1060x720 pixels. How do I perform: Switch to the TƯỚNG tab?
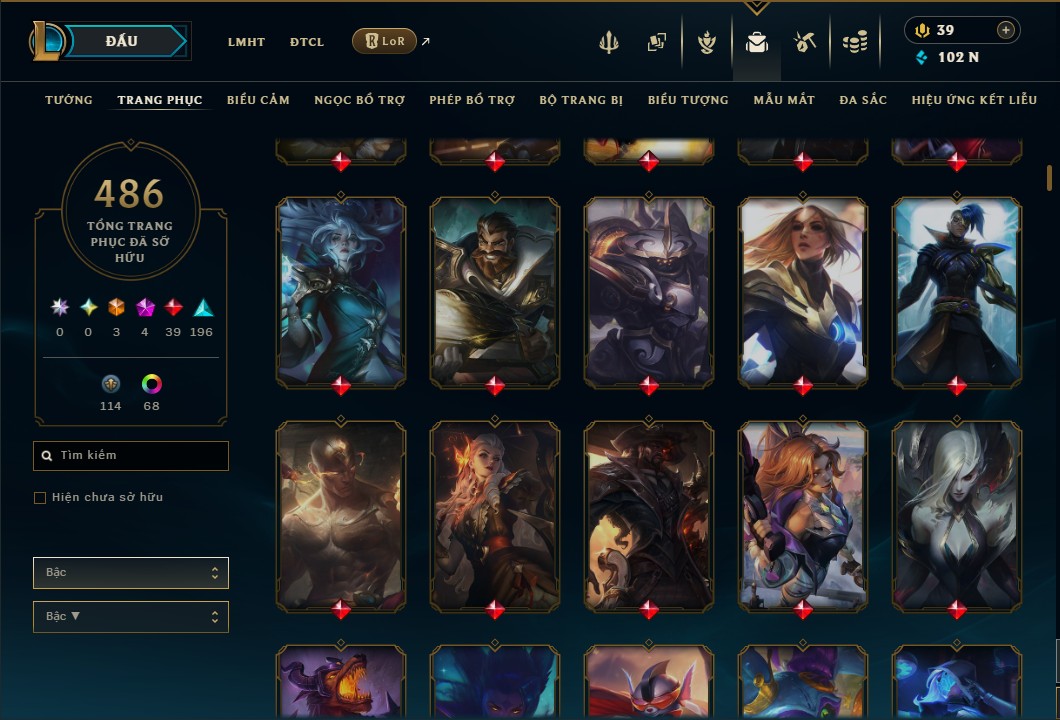click(x=69, y=100)
